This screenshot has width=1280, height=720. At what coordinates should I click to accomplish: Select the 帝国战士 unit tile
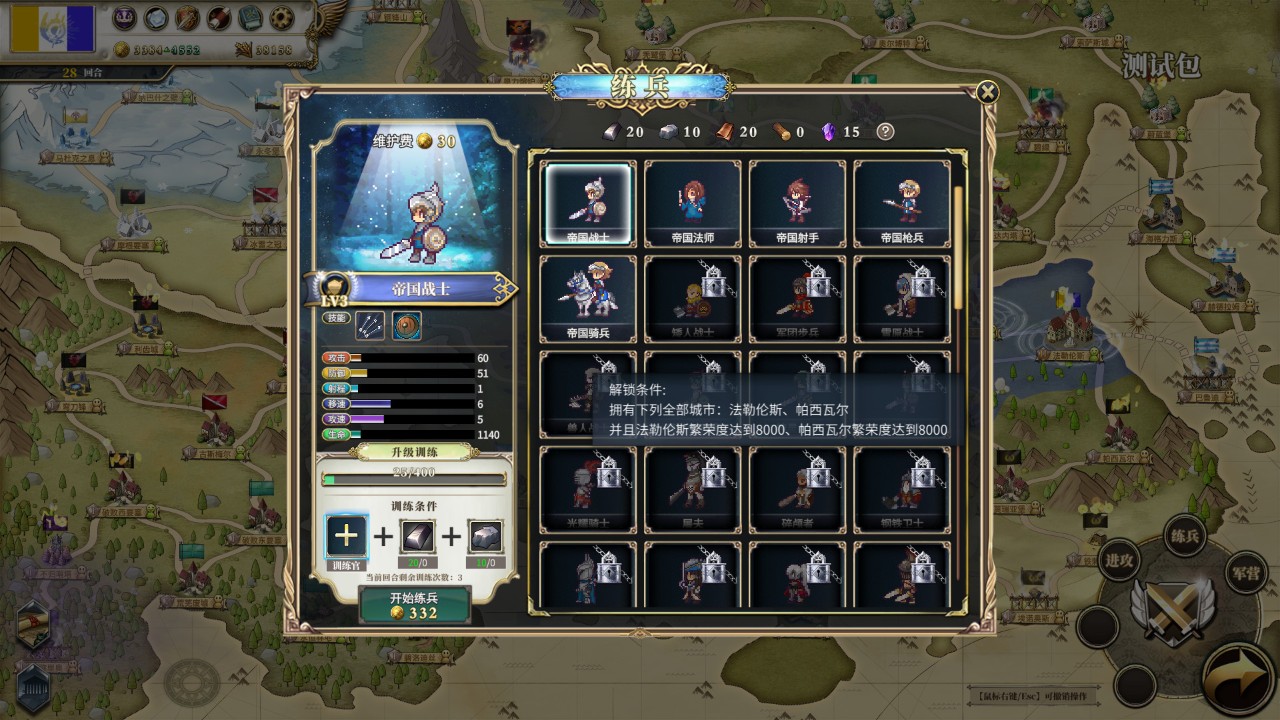point(588,203)
